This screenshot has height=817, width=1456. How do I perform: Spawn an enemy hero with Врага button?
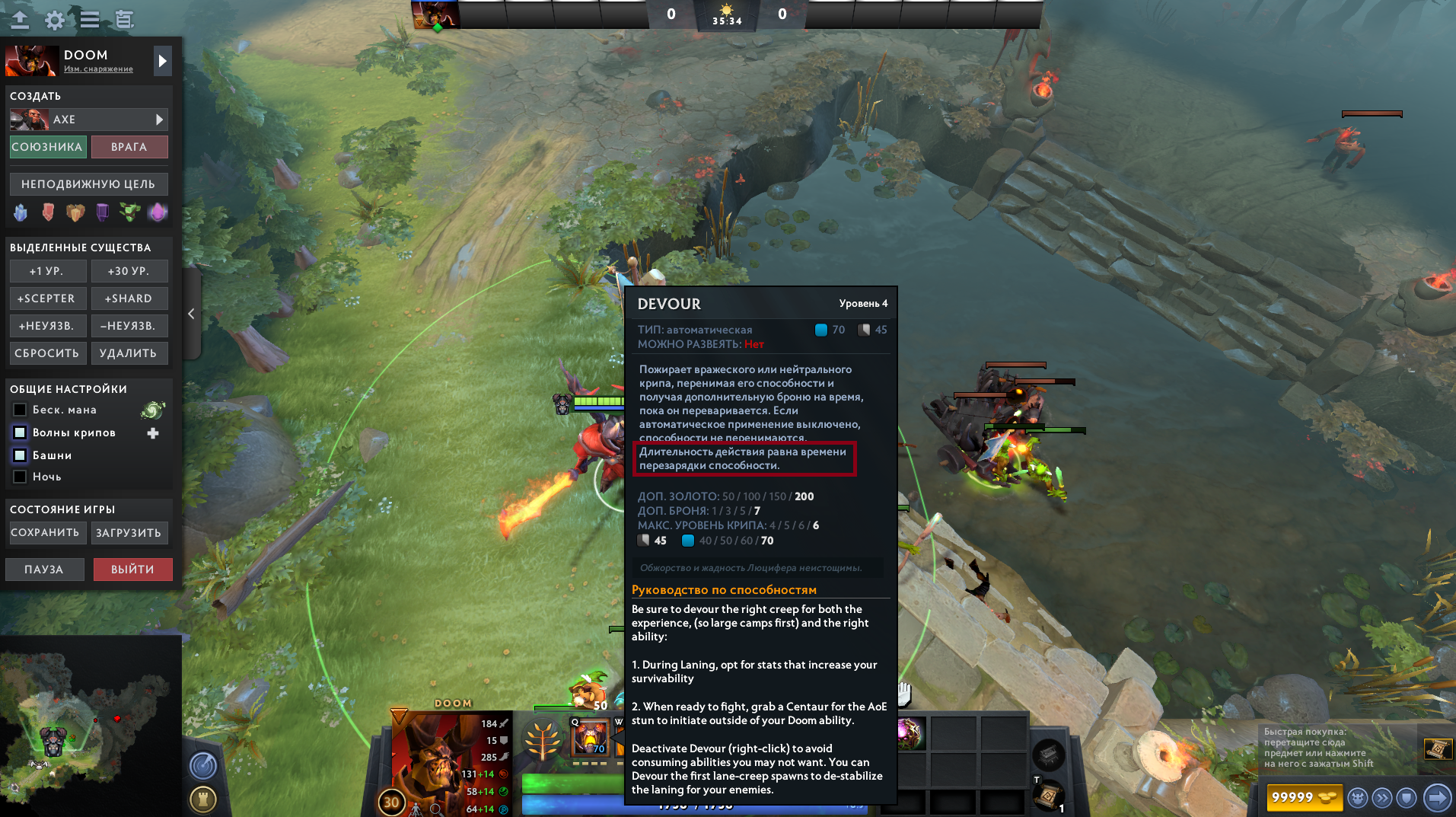(129, 147)
